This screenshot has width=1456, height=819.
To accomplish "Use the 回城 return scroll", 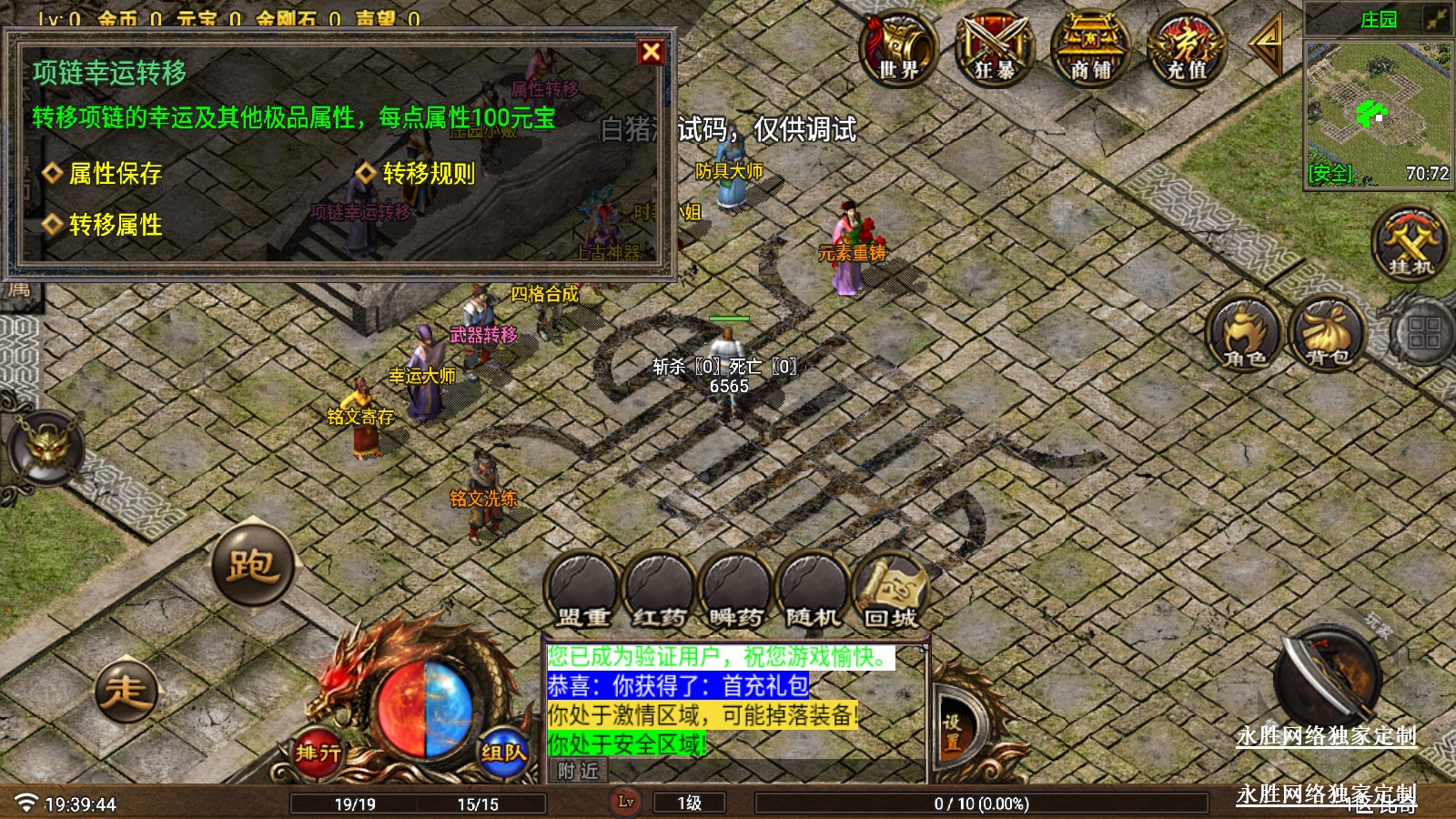I will [890, 591].
